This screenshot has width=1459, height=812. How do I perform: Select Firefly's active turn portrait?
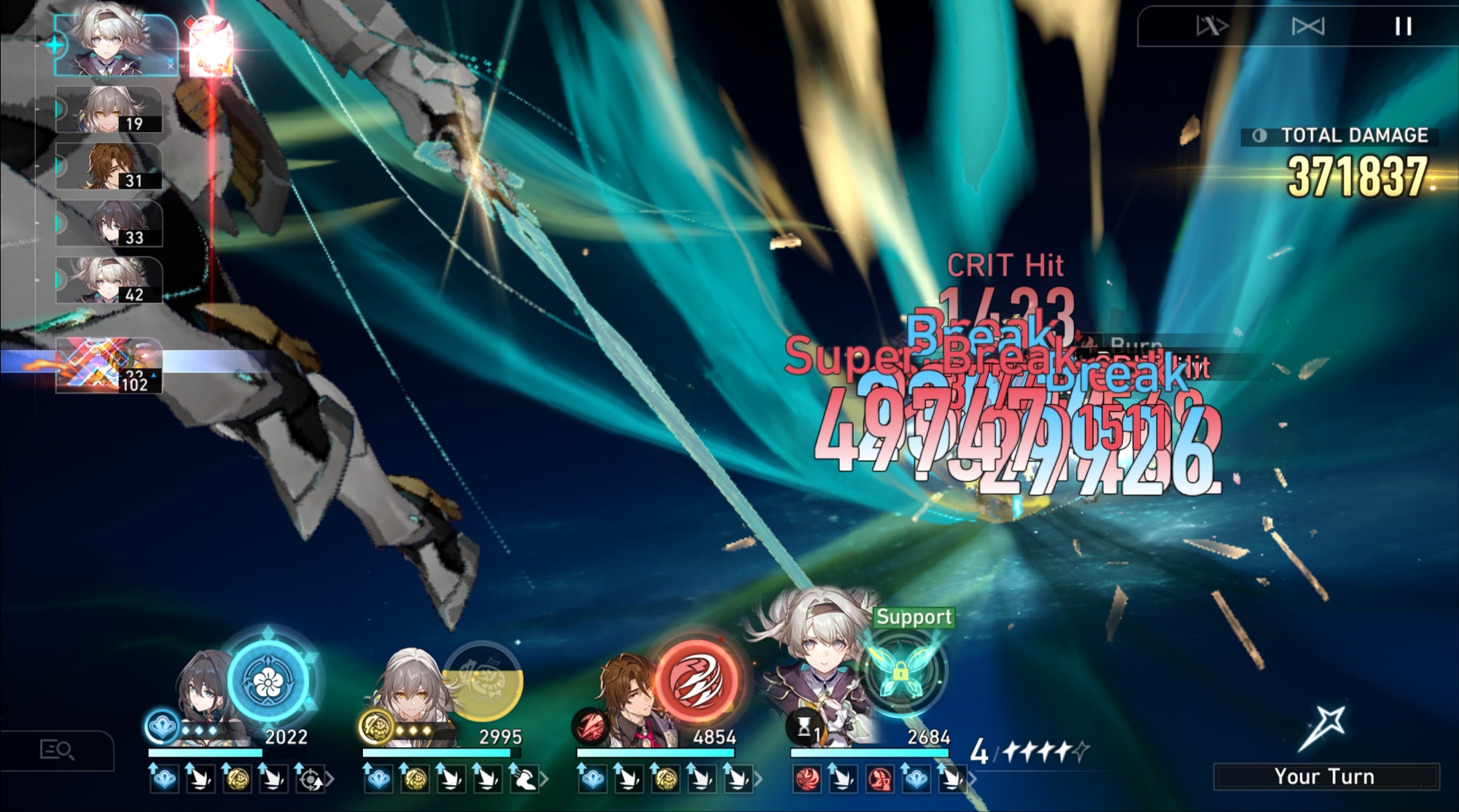109,45
